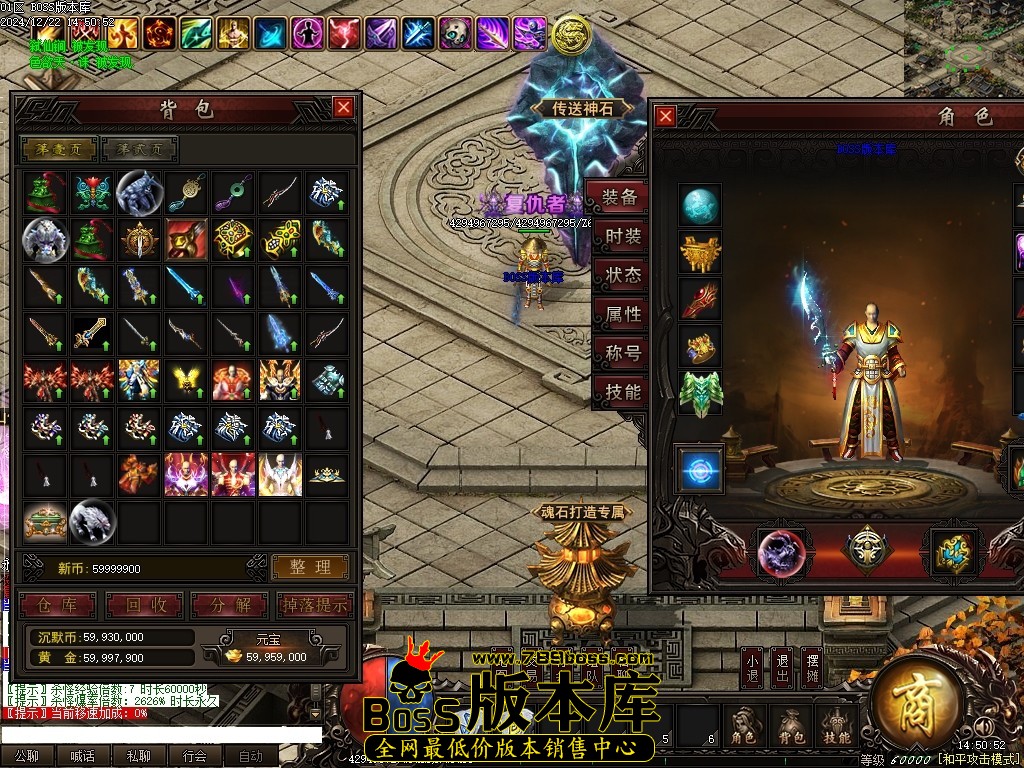Click the 整理 sort button
The image size is (1024, 768).
(310, 567)
